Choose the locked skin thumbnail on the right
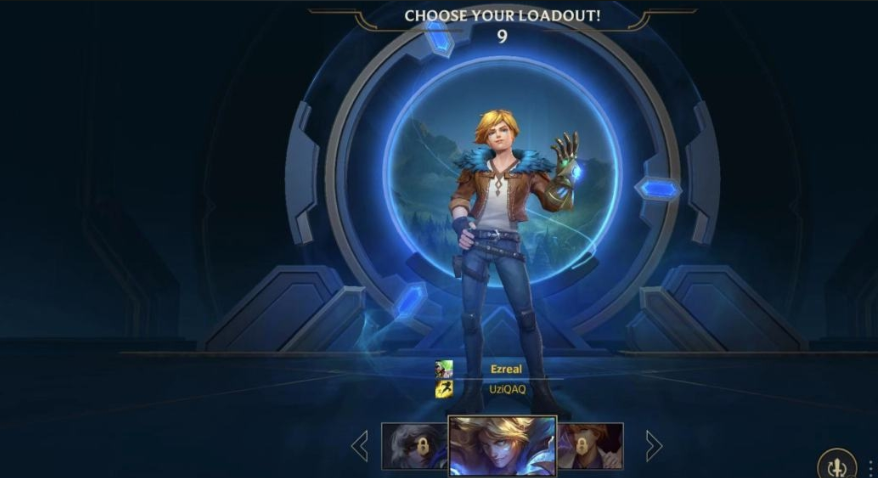This screenshot has width=878, height=478. [x=591, y=446]
